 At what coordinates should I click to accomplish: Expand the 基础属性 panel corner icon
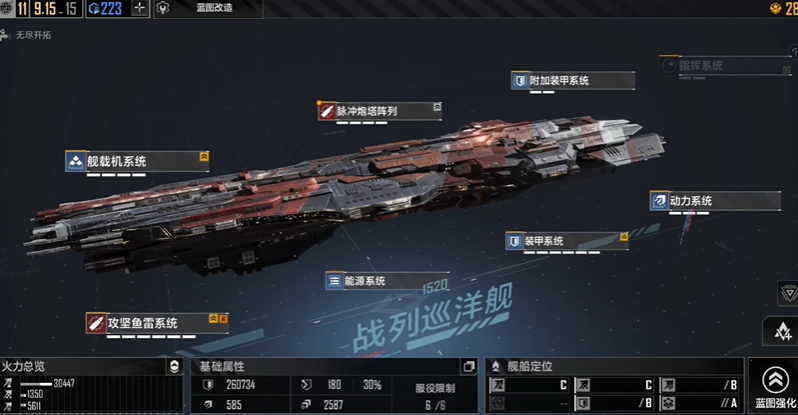pyautogui.click(x=469, y=367)
